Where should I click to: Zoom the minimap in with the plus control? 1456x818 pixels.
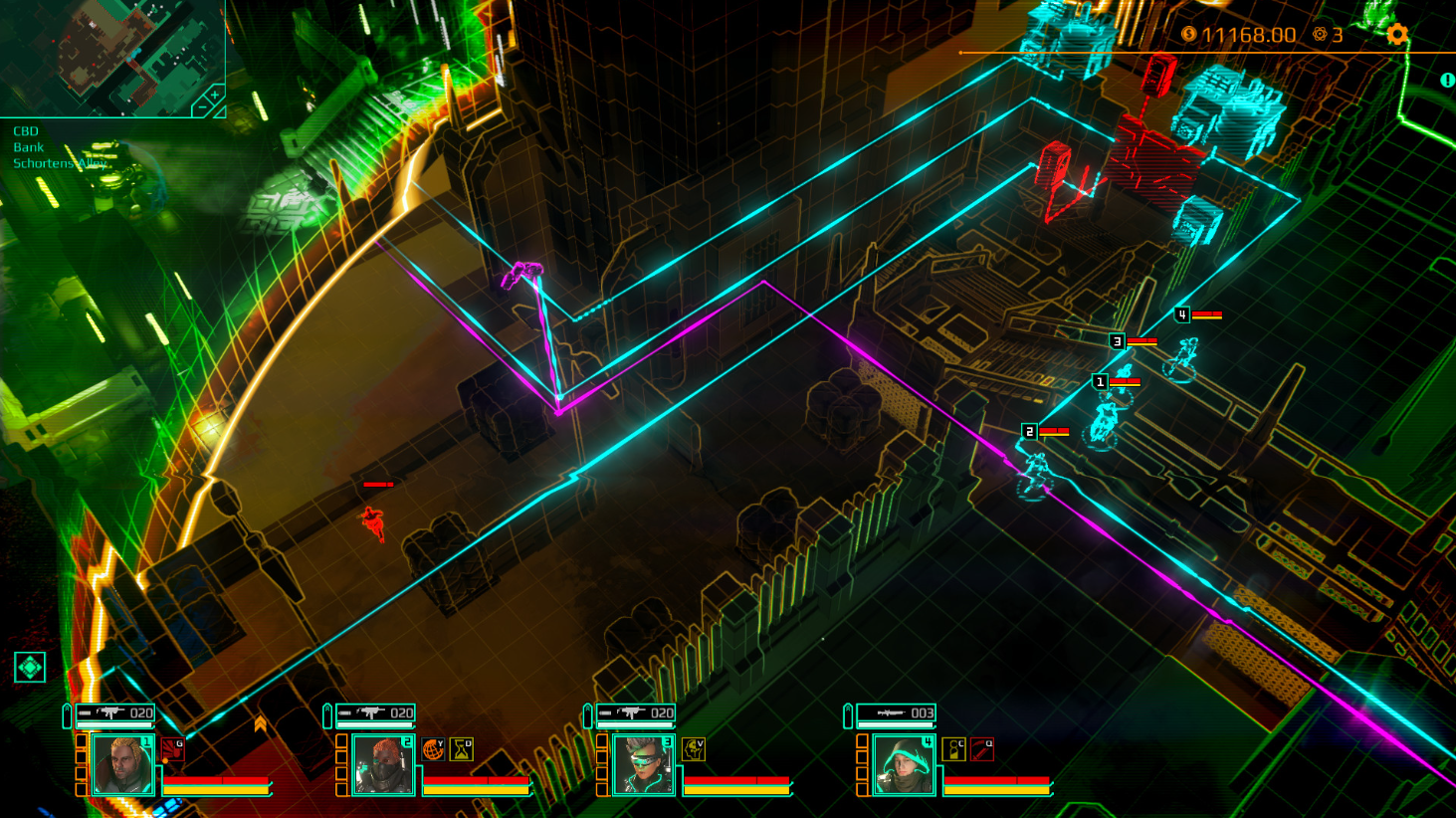[215, 95]
